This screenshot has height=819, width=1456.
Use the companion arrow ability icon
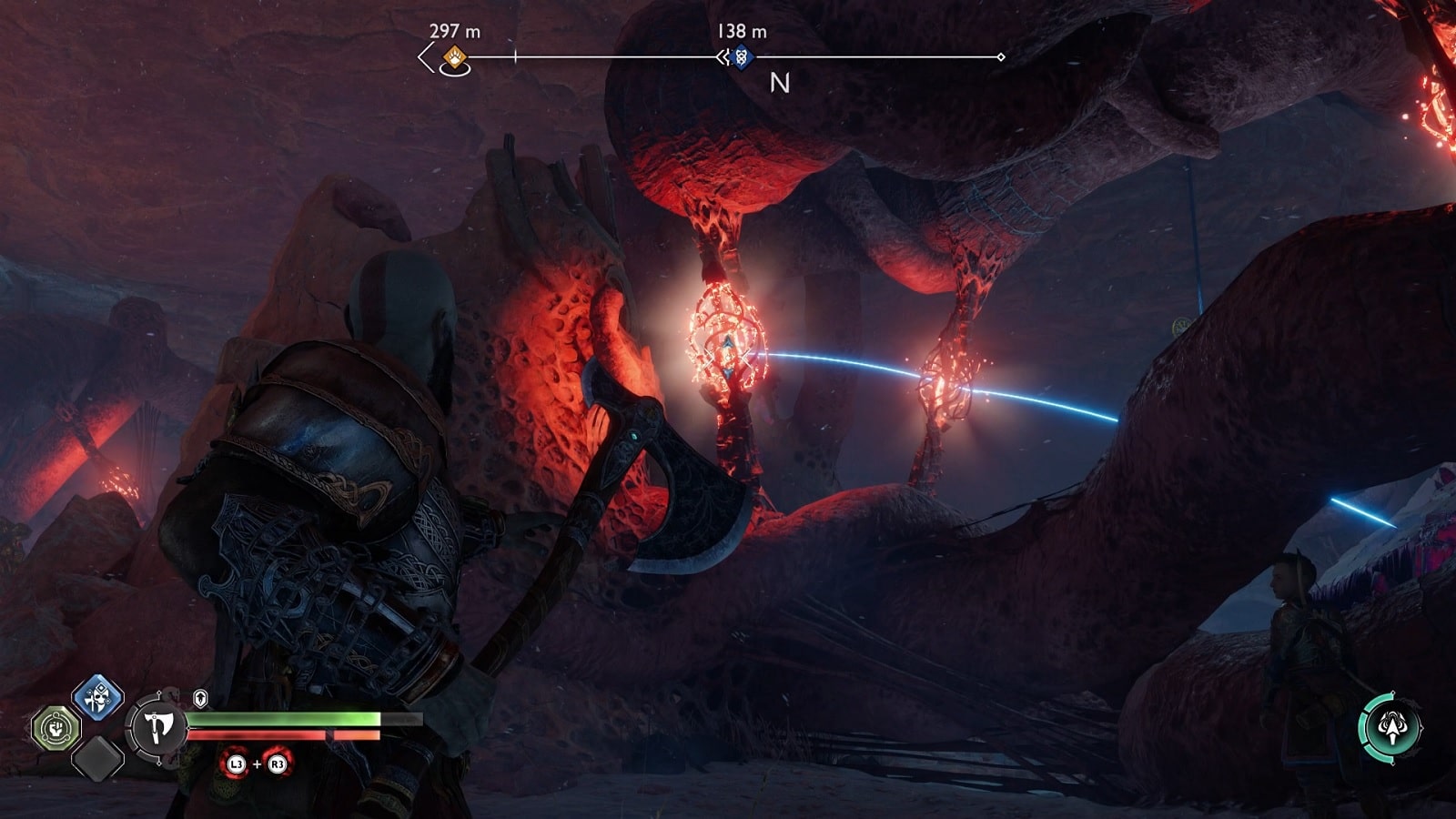(x=1391, y=725)
